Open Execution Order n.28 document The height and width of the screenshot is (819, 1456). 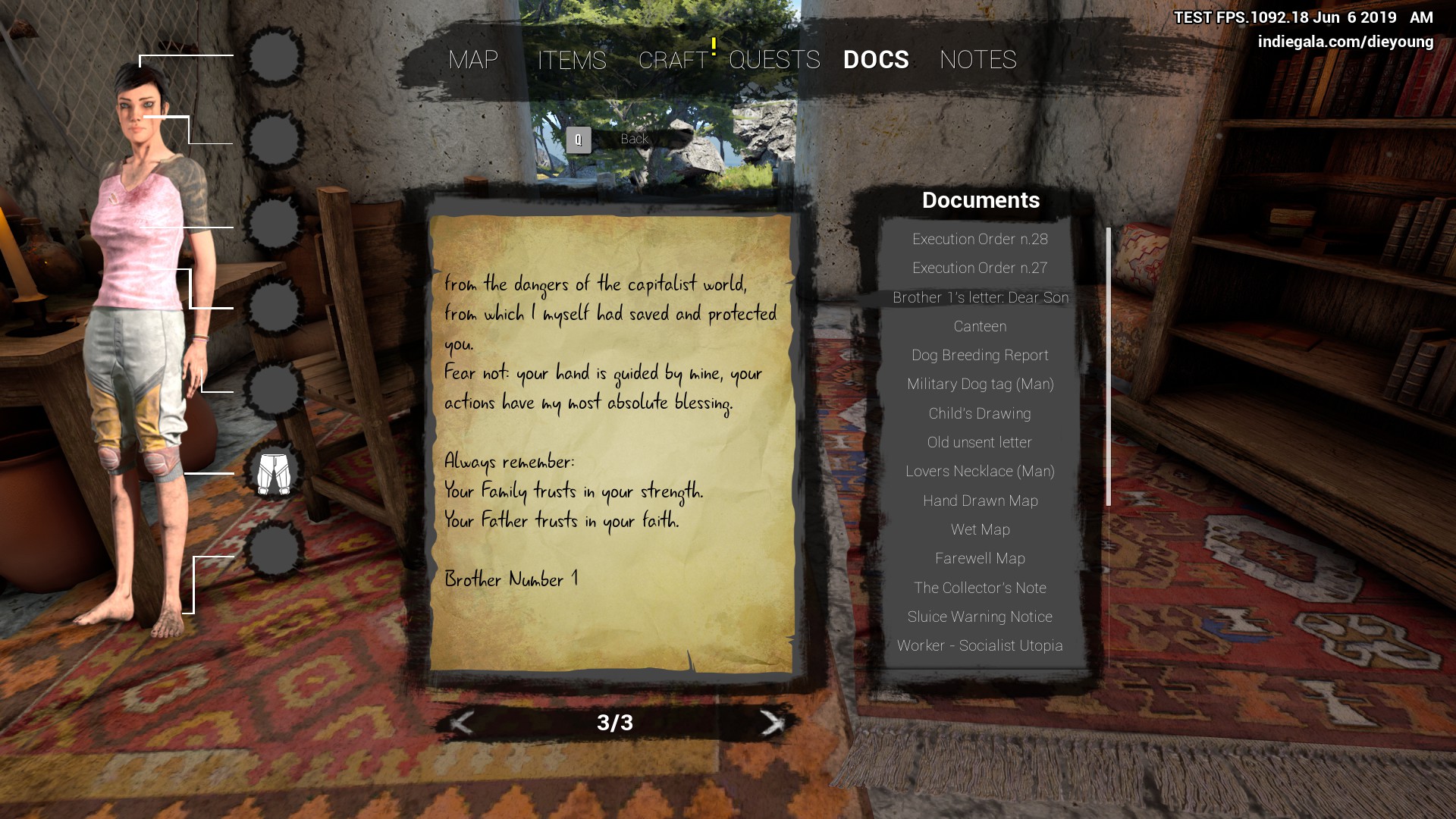(980, 240)
